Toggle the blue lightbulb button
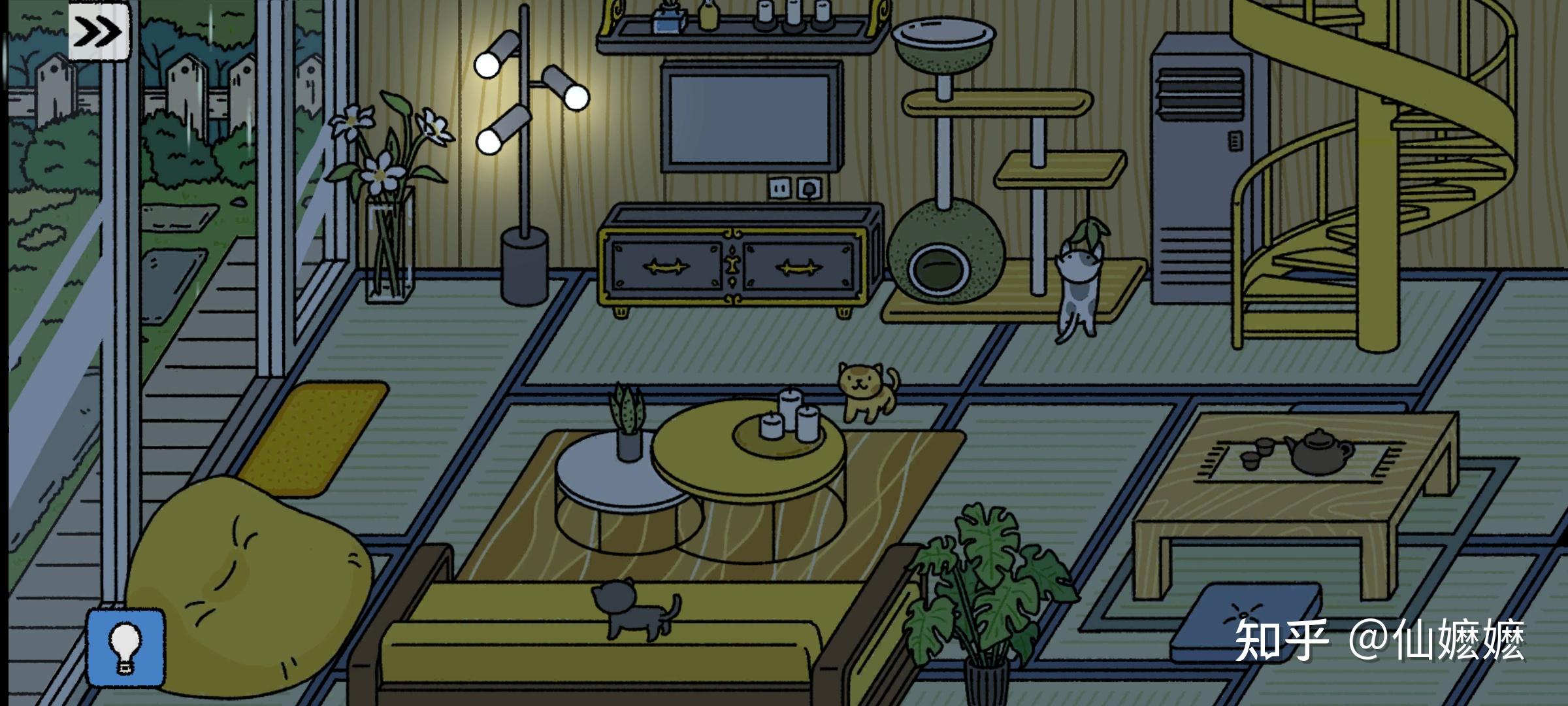1568x706 pixels. [x=125, y=647]
